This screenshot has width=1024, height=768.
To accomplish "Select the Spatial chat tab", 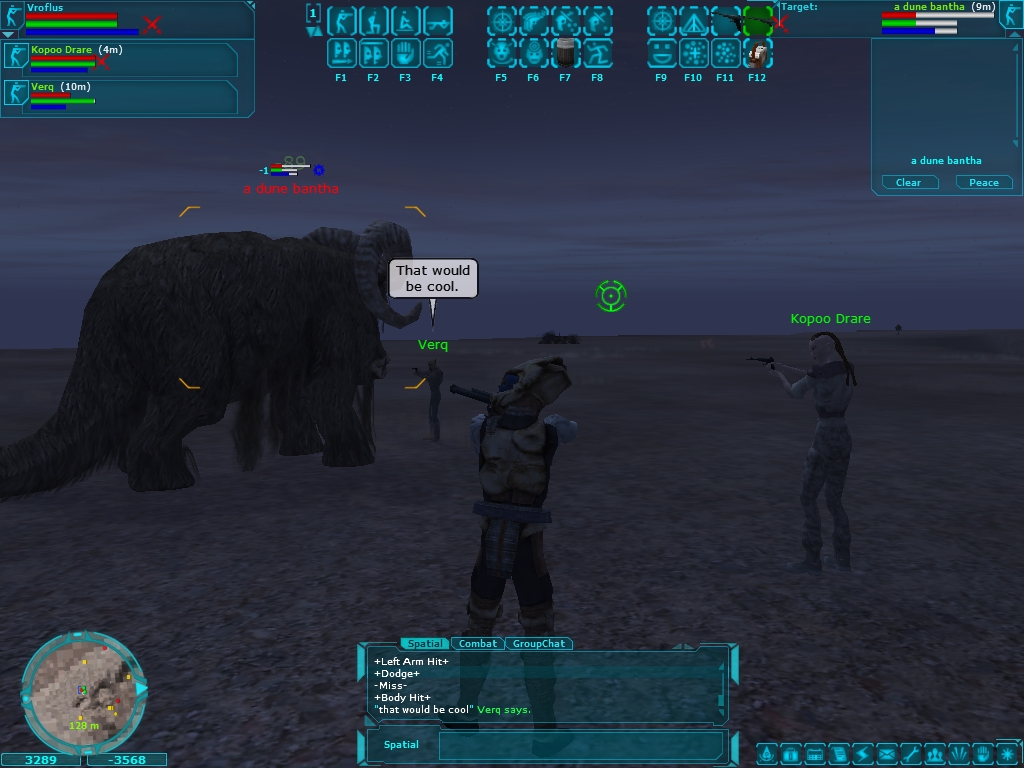I will pyautogui.click(x=424, y=644).
